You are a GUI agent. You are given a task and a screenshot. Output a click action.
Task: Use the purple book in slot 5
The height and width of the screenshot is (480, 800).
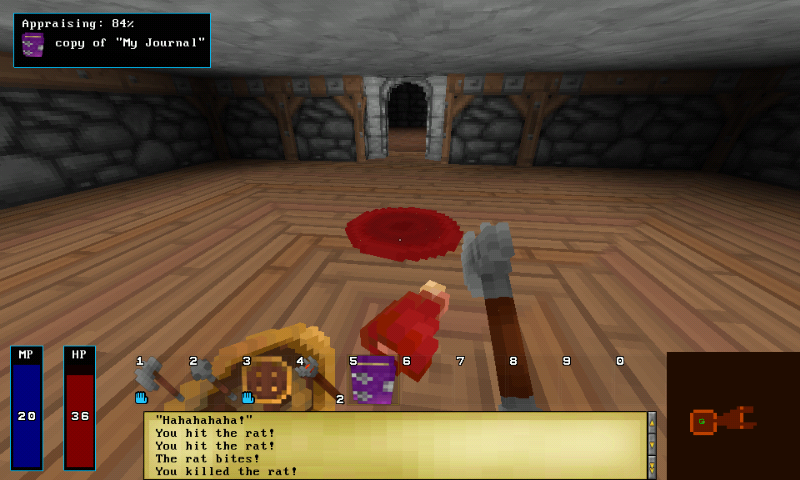click(373, 380)
